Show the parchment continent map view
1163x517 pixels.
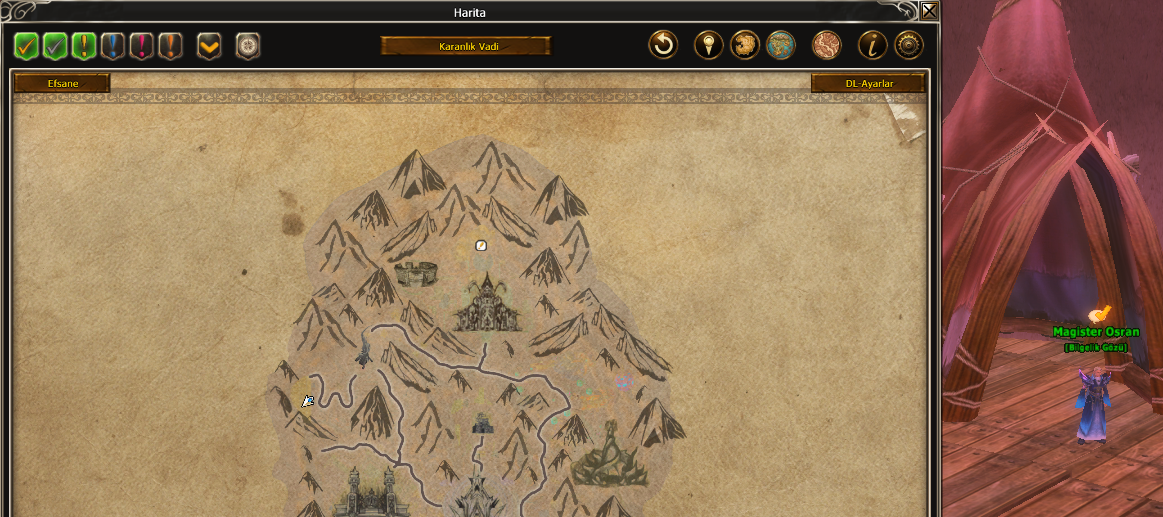coord(745,45)
